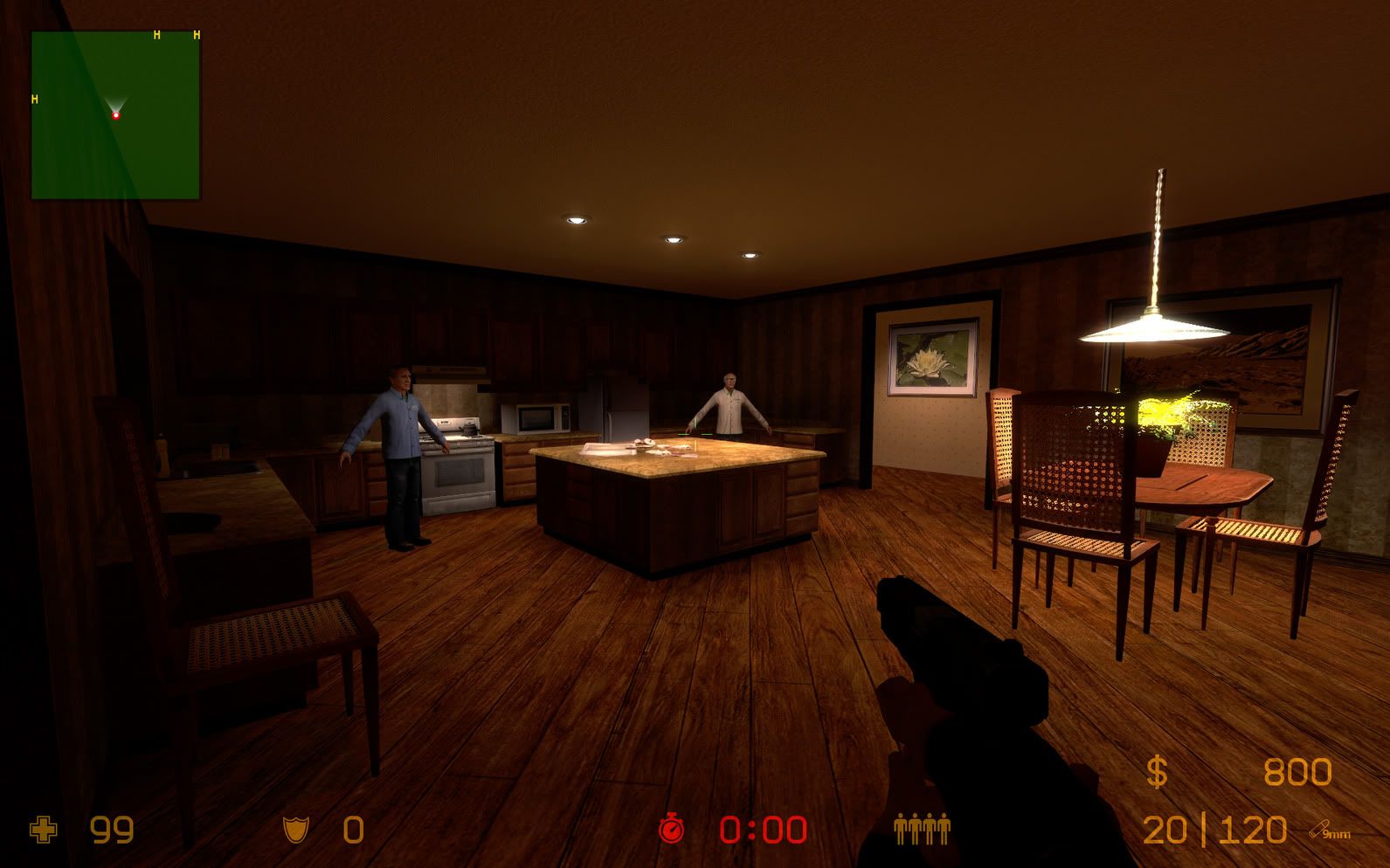Click the armor shield icon
The height and width of the screenshot is (868, 1390).
tap(294, 829)
